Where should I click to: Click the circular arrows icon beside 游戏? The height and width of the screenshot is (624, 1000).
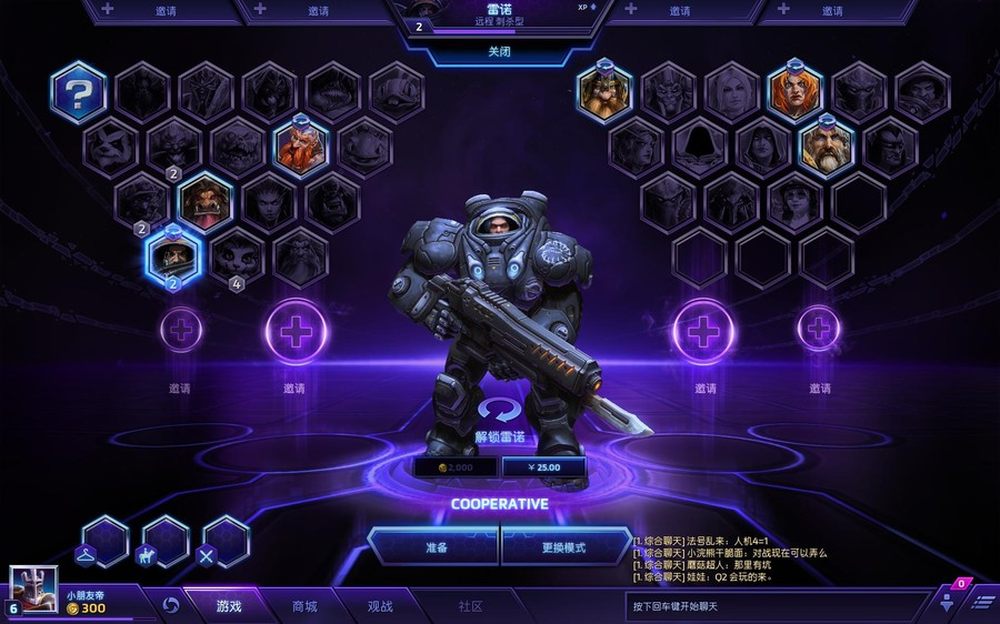(x=171, y=606)
